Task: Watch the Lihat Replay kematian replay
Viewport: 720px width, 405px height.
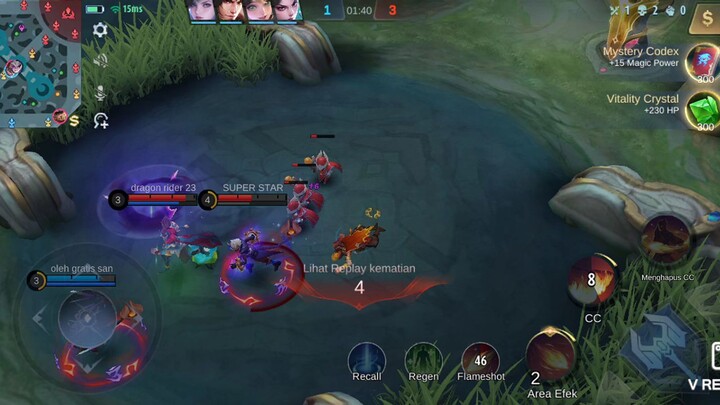Action: click(x=359, y=268)
